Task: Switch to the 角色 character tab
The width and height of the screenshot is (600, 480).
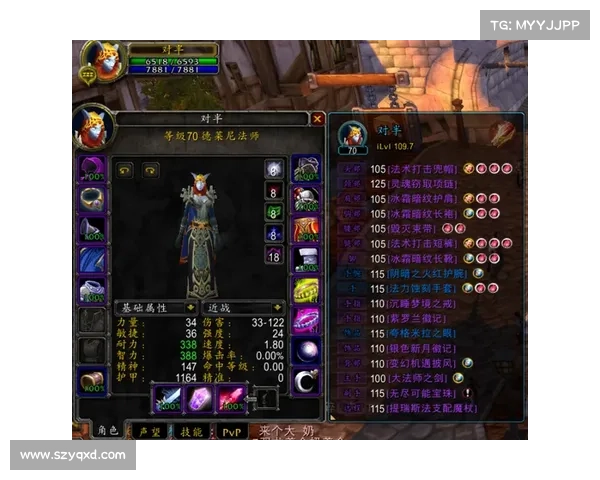Action: click(107, 431)
